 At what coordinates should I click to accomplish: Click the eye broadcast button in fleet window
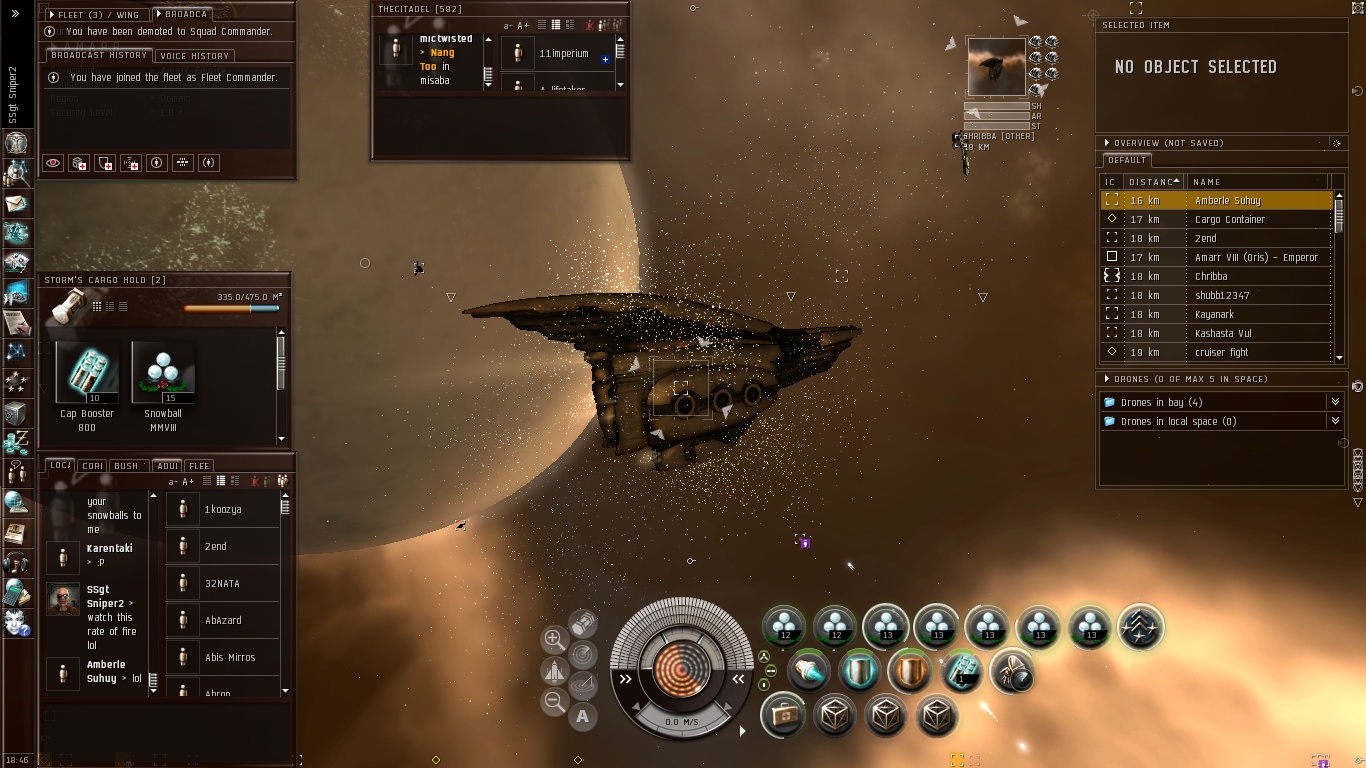tap(53, 163)
